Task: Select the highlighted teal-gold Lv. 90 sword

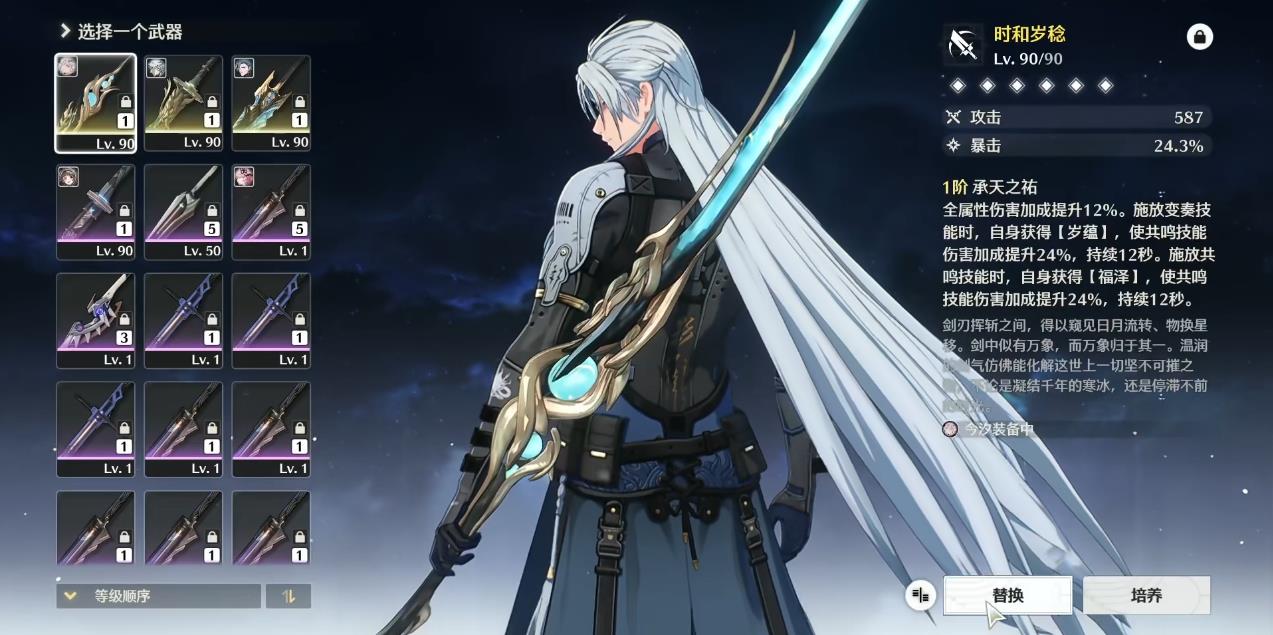Action: point(96,103)
